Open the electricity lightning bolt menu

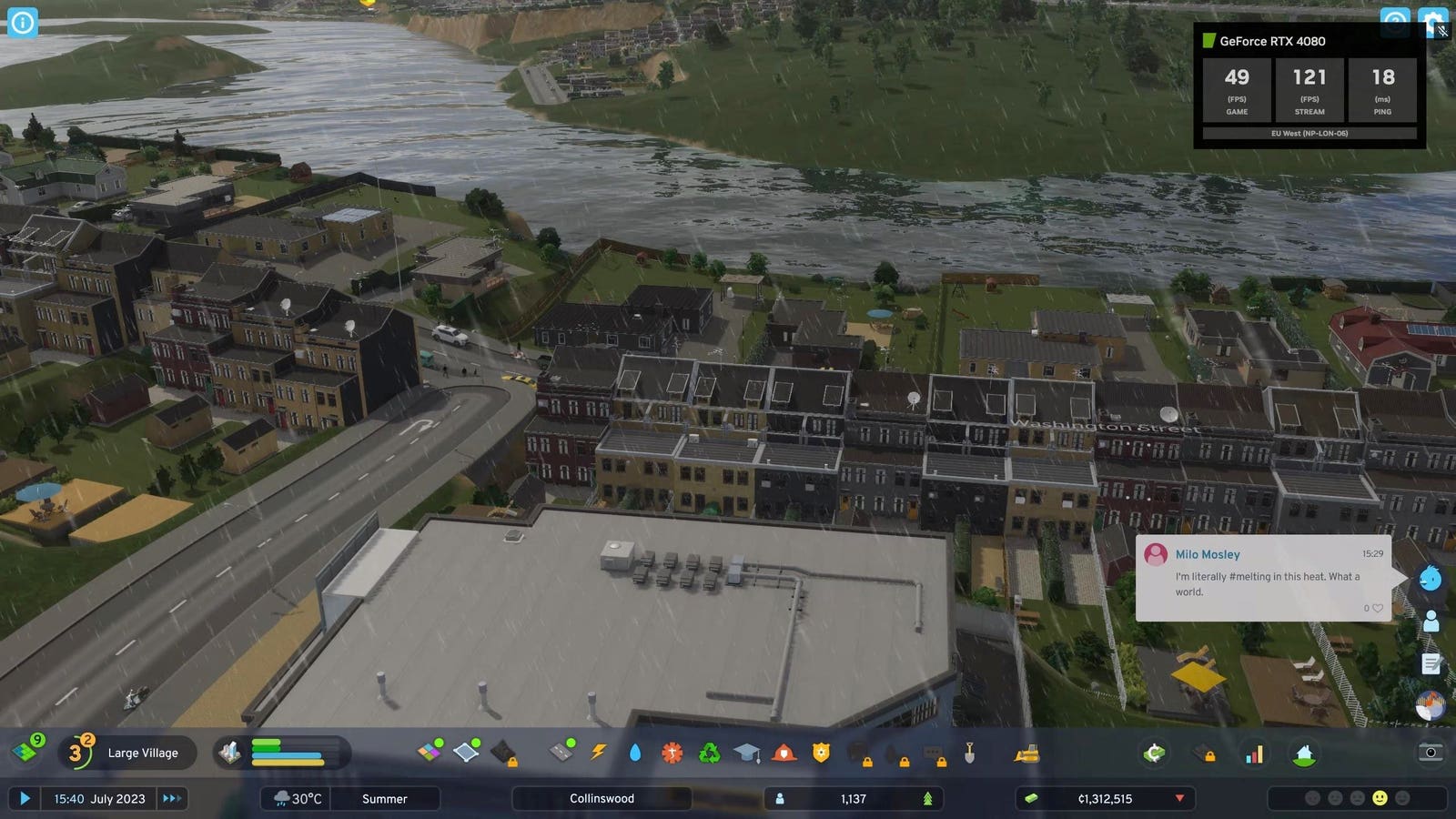tap(599, 752)
